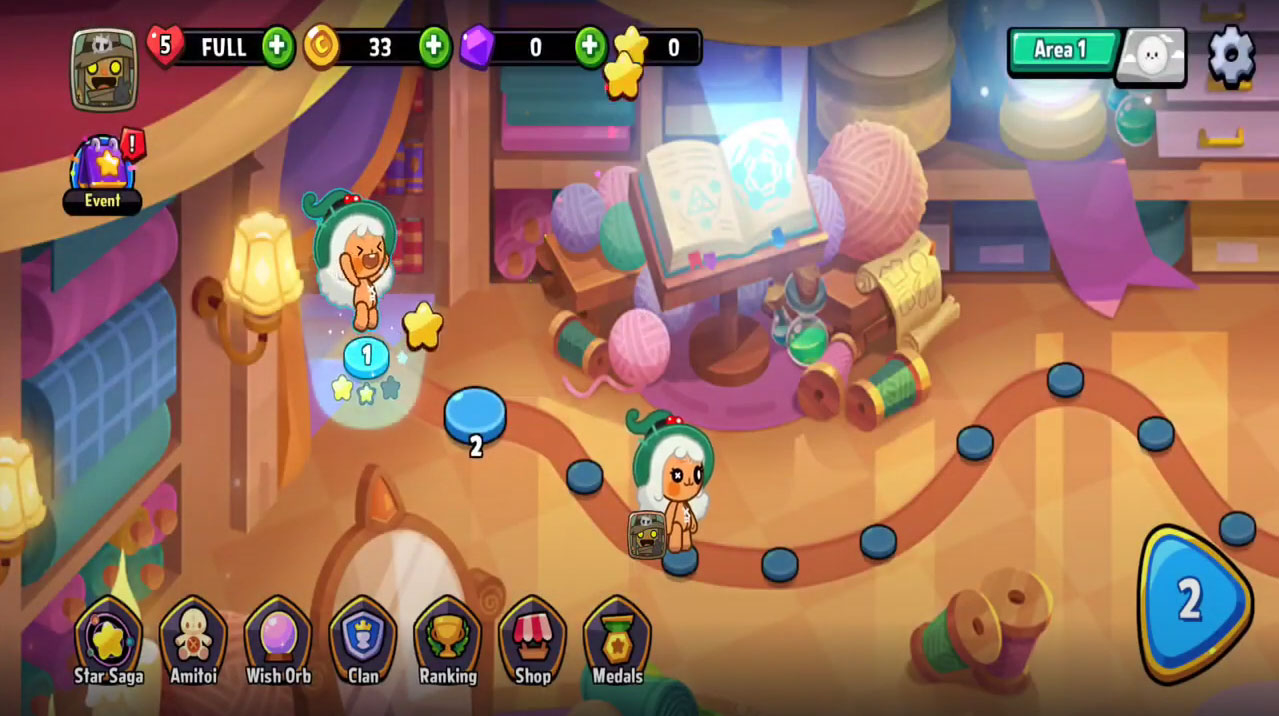Choose the level 2 node on the path
The width and height of the screenshot is (1279, 716).
[475, 415]
